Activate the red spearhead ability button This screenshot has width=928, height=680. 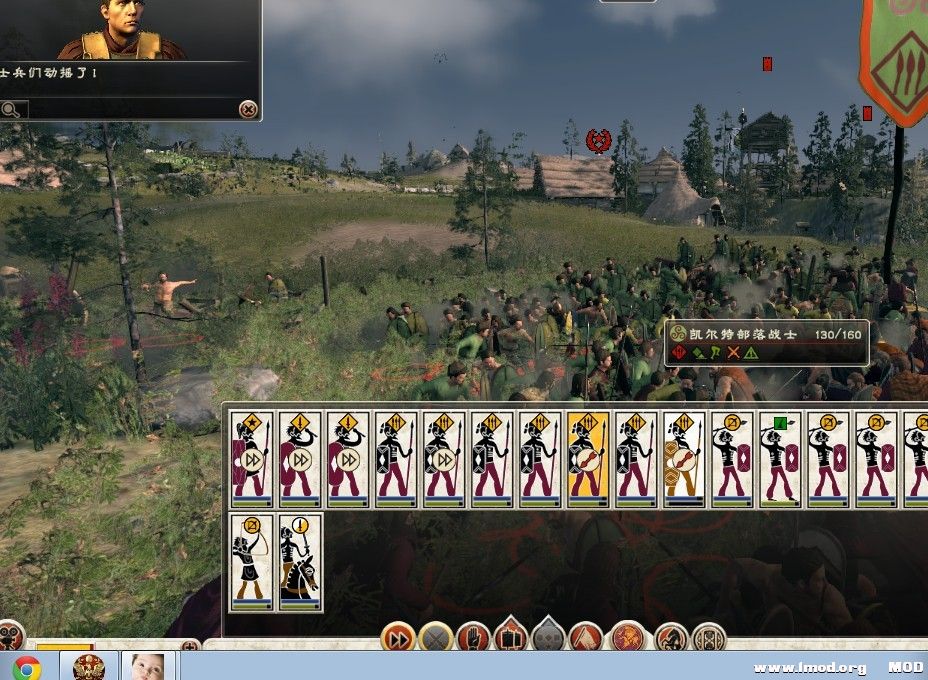586,637
